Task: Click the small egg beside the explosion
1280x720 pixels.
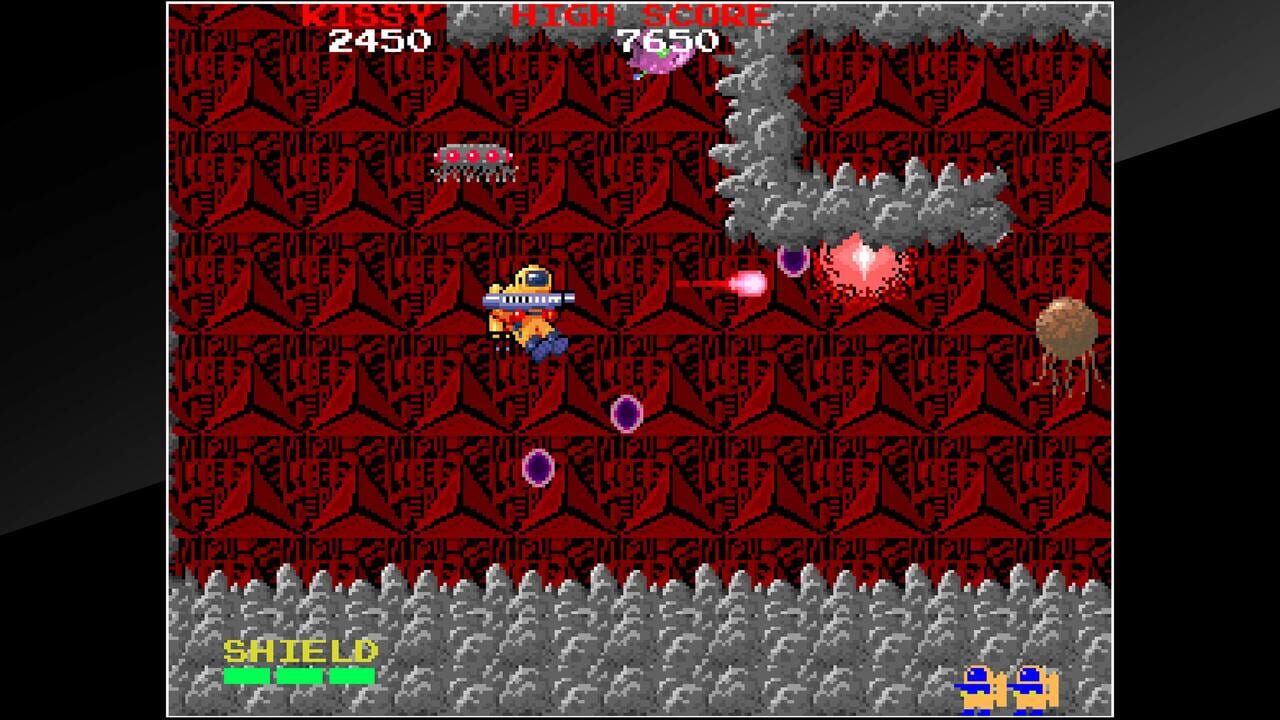Action: point(795,260)
